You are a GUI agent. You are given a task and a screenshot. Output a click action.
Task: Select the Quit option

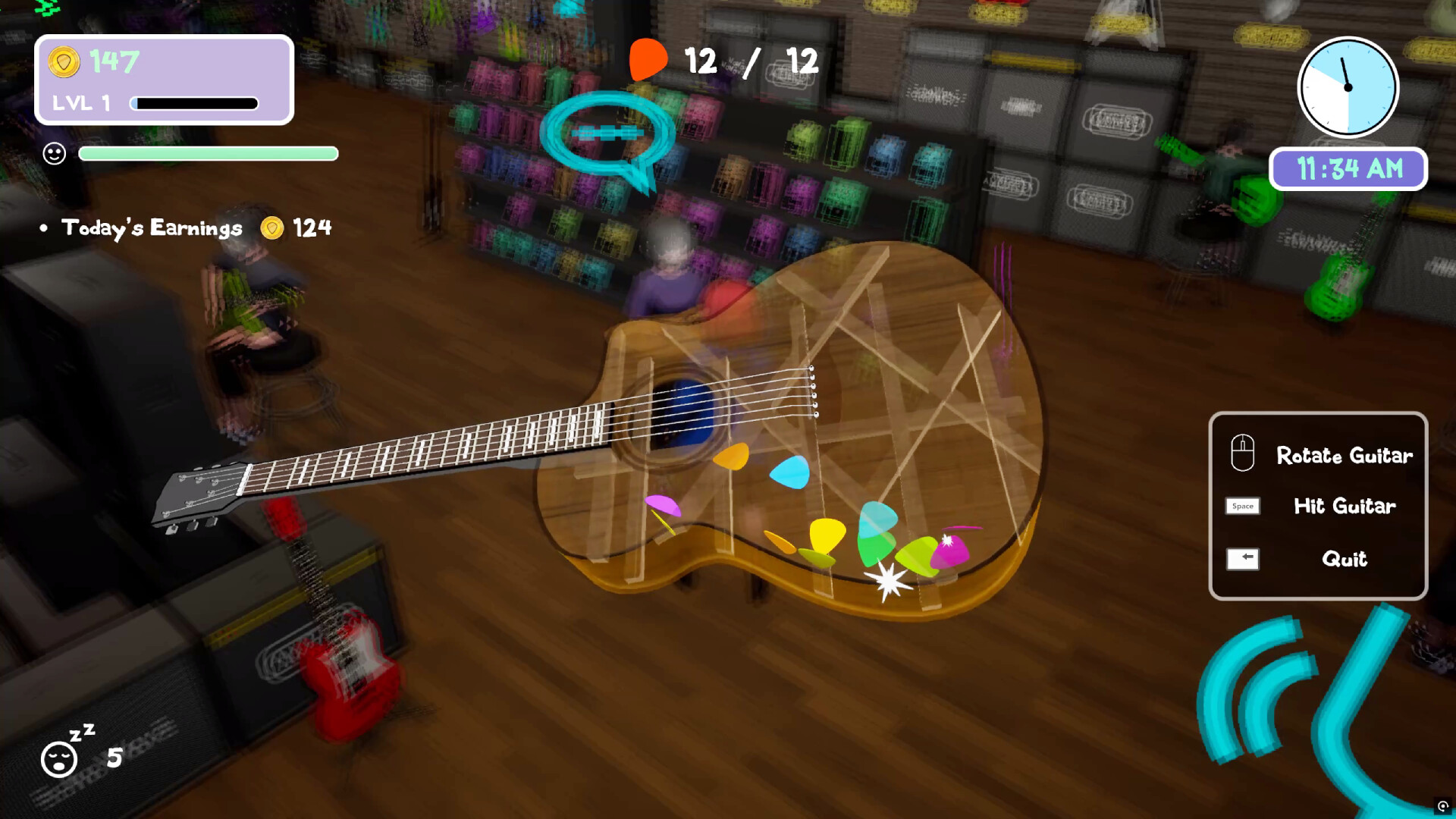click(x=1344, y=559)
